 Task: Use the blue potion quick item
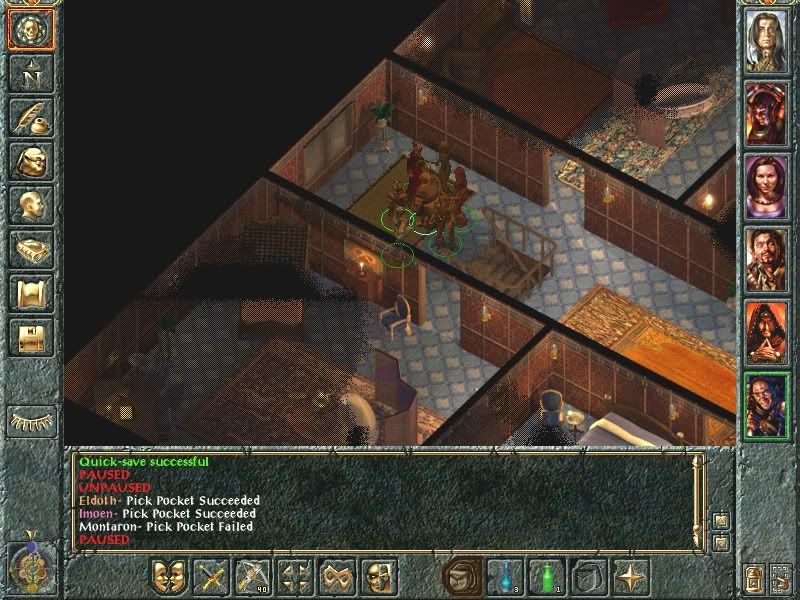(505, 577)
